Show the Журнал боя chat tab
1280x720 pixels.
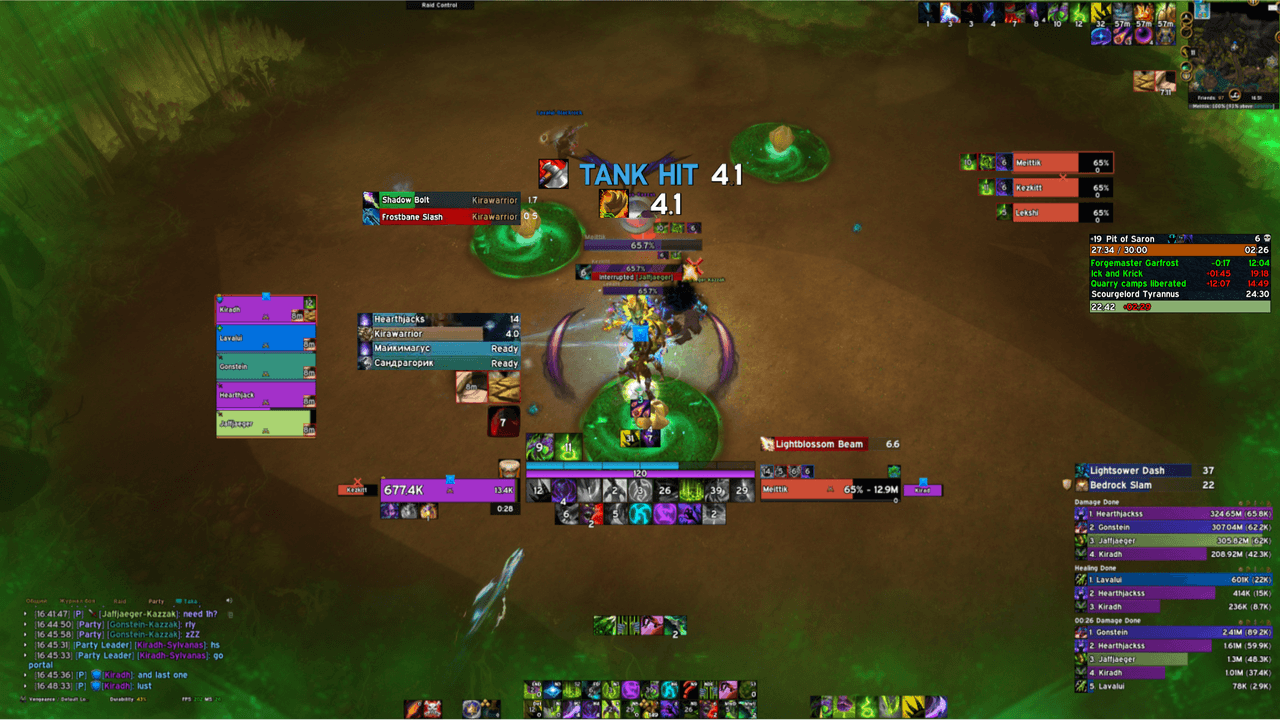tap(75, 601)
